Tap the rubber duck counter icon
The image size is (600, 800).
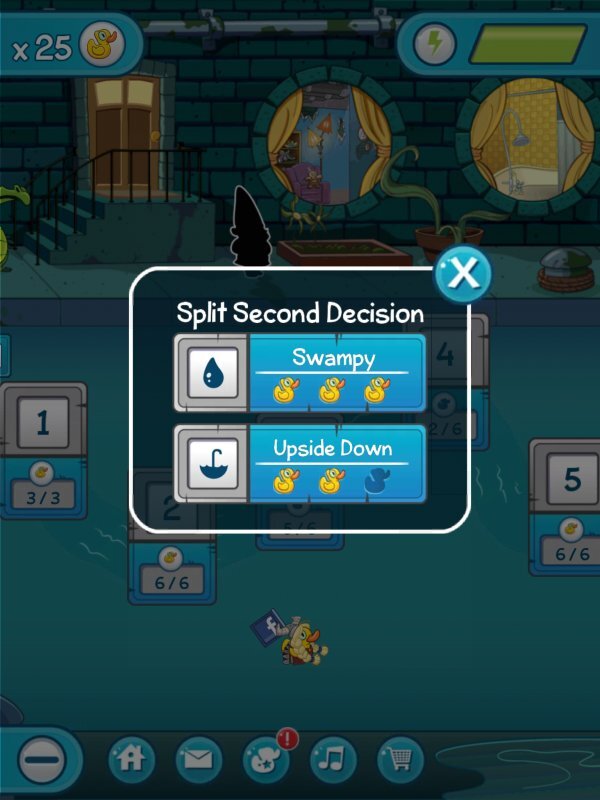102,46
